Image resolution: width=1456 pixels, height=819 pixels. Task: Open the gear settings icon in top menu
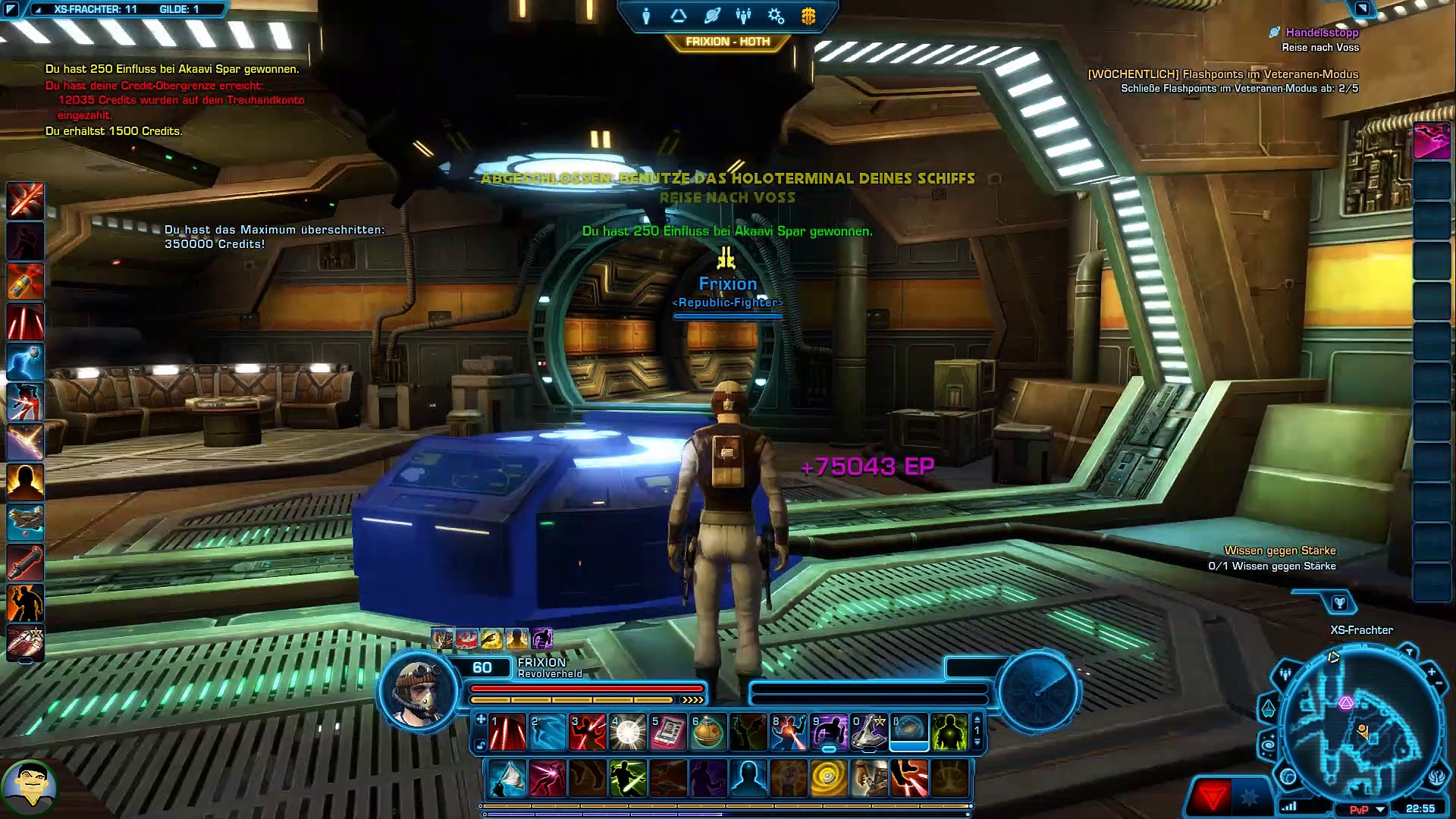tap(776, 16)
